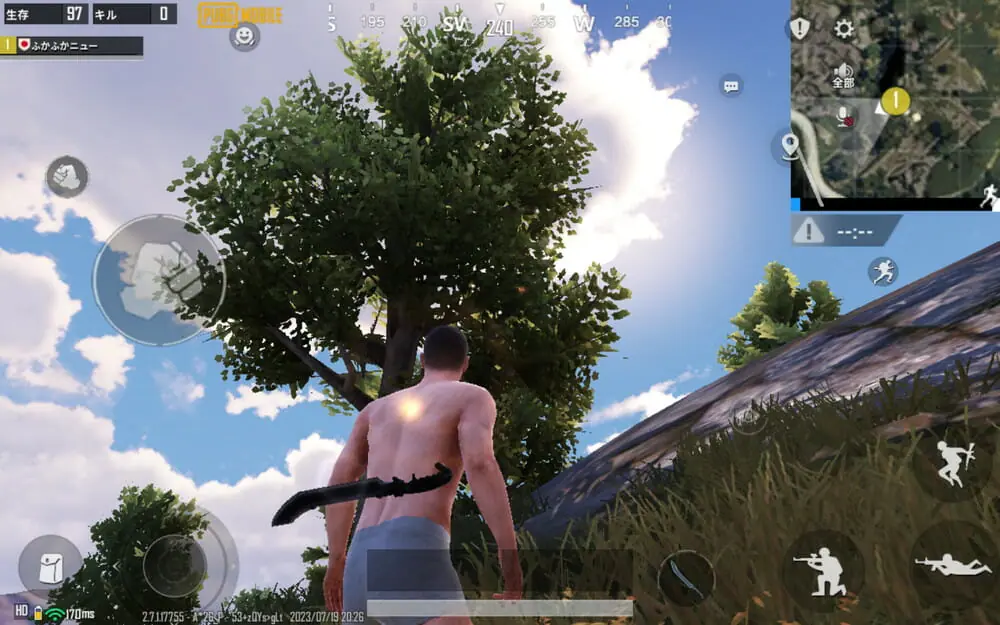The width and height of the screenshot is (1000, 625).
Task: Toggle the speaker 全部 voice output
Action: coord(843,74)
